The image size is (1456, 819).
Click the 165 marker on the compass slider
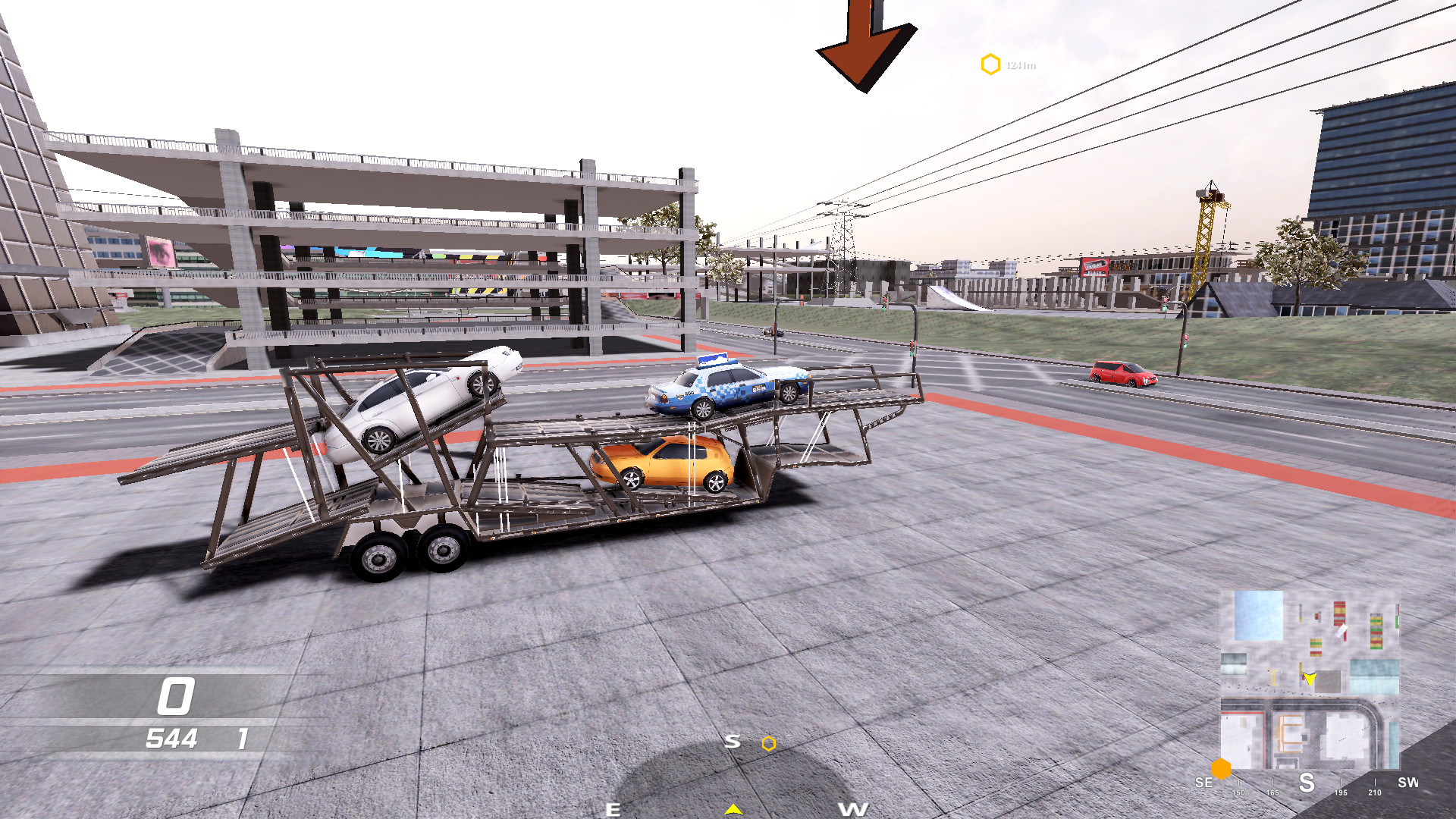[x=1272, y=792]
